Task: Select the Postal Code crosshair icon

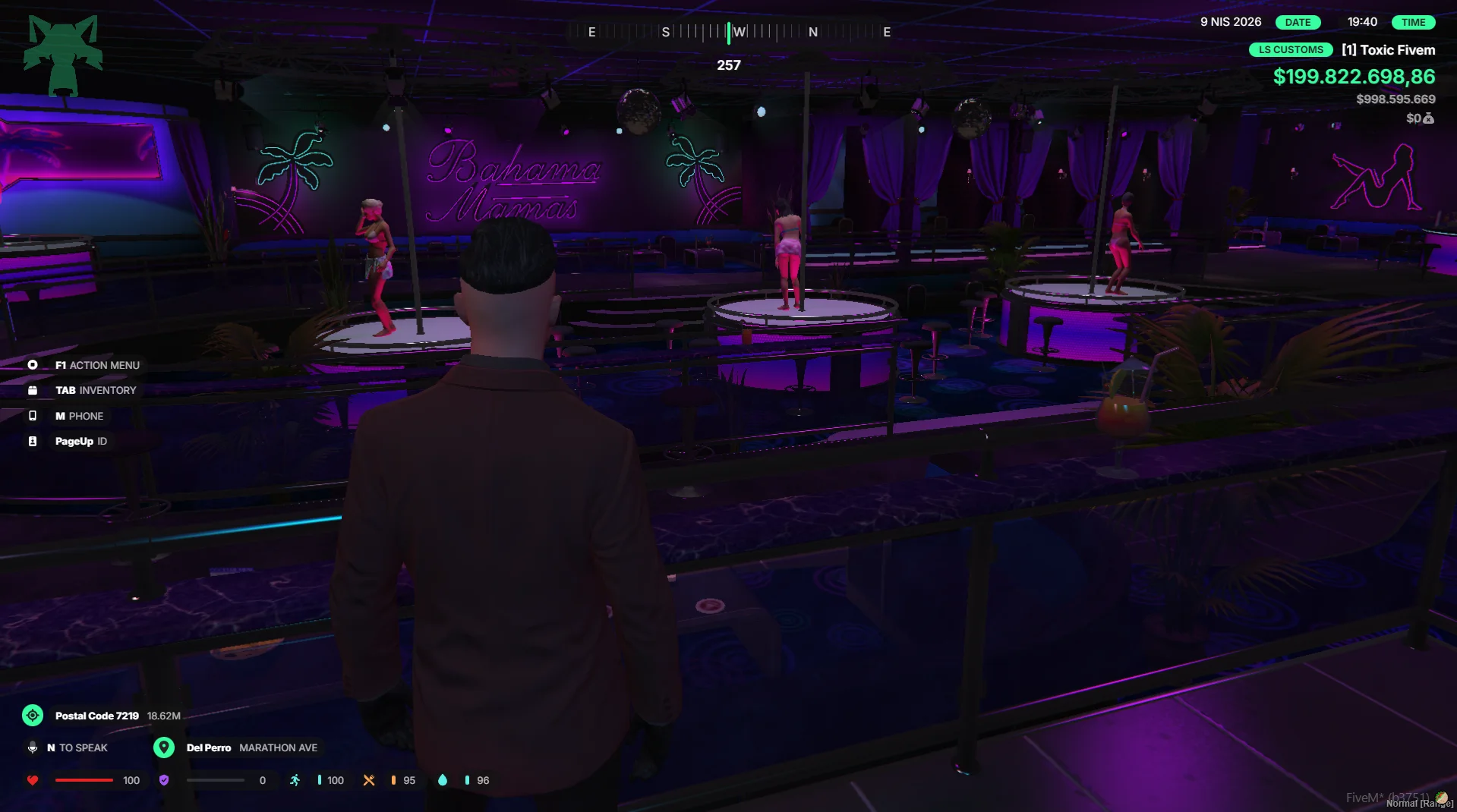Action: click(x=33, y=716)
